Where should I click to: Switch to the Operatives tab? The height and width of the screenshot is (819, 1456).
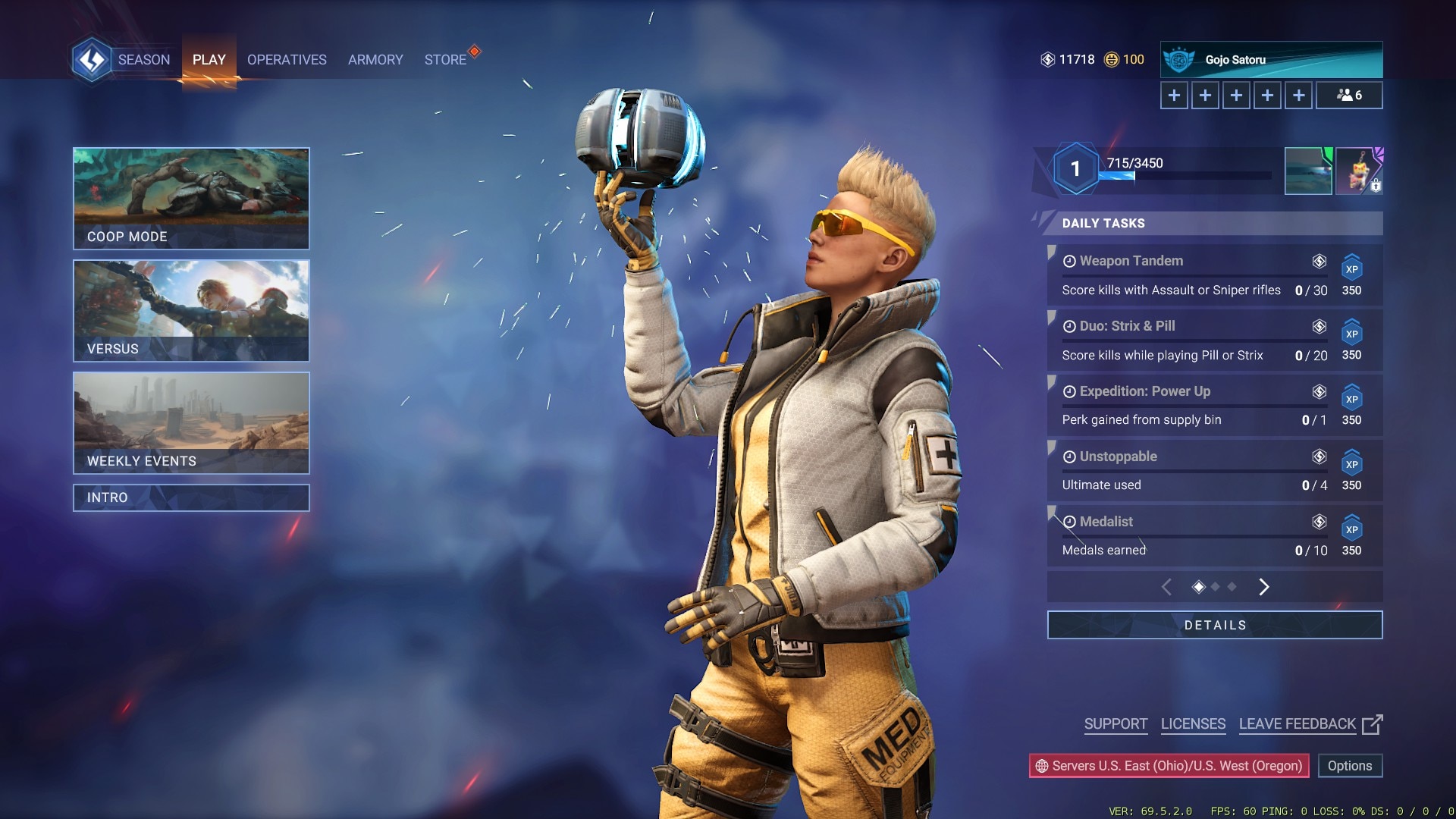point(287,60)
